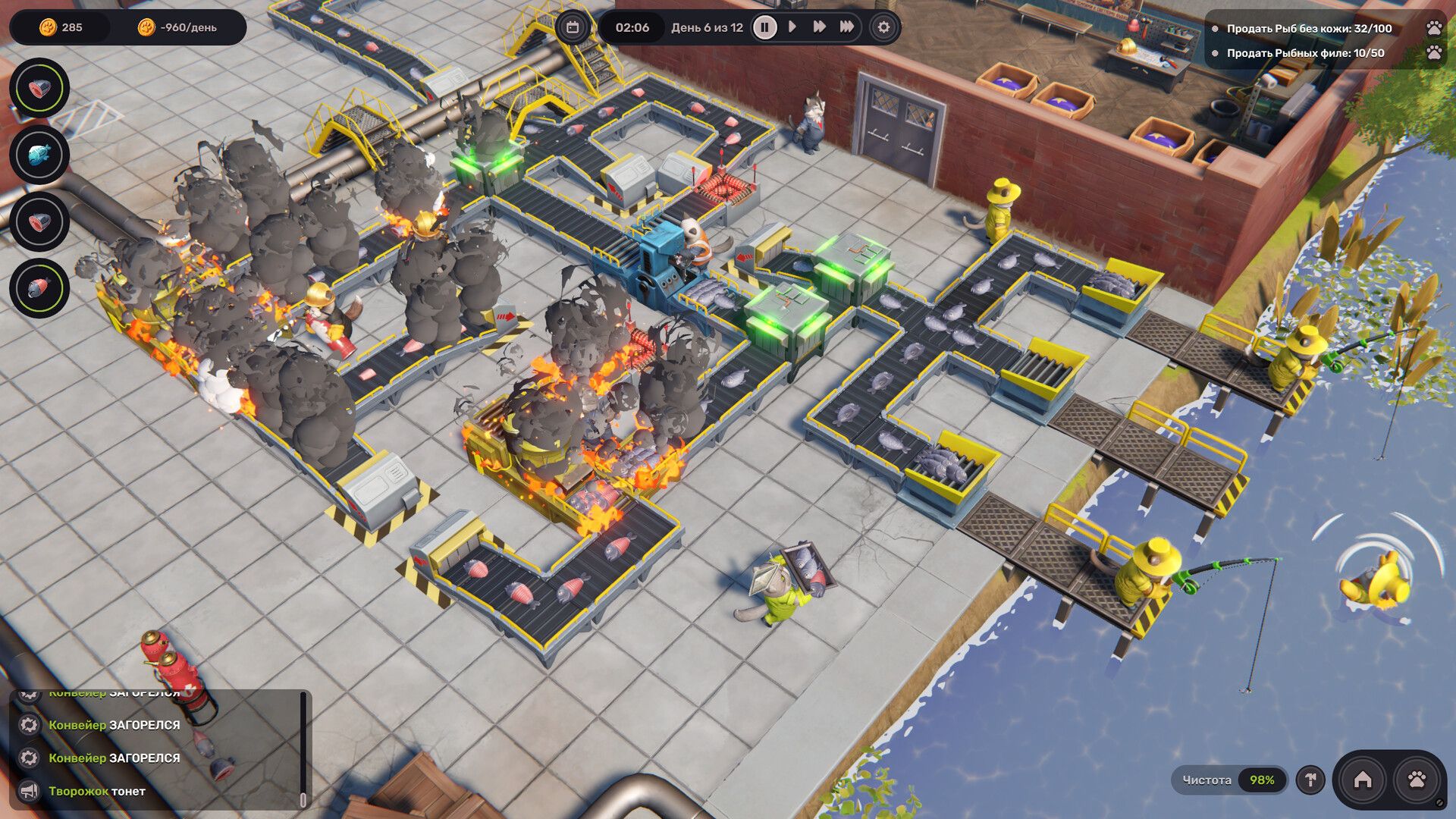Switch to triple fast-forward speed
1456x819 pixels.
[x=847, y=27]
